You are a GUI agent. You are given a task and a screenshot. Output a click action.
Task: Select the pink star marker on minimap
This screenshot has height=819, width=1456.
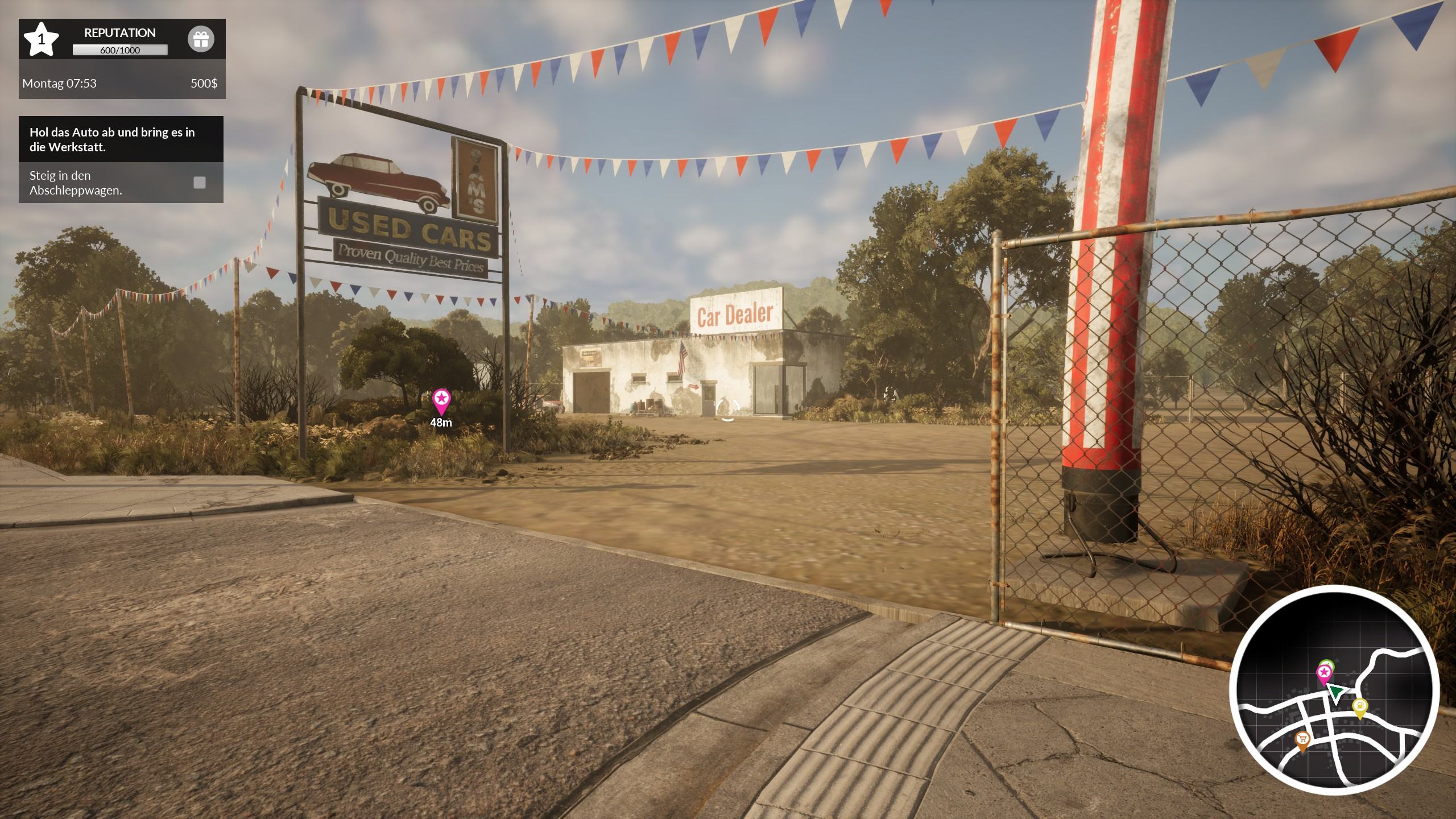1324,674
